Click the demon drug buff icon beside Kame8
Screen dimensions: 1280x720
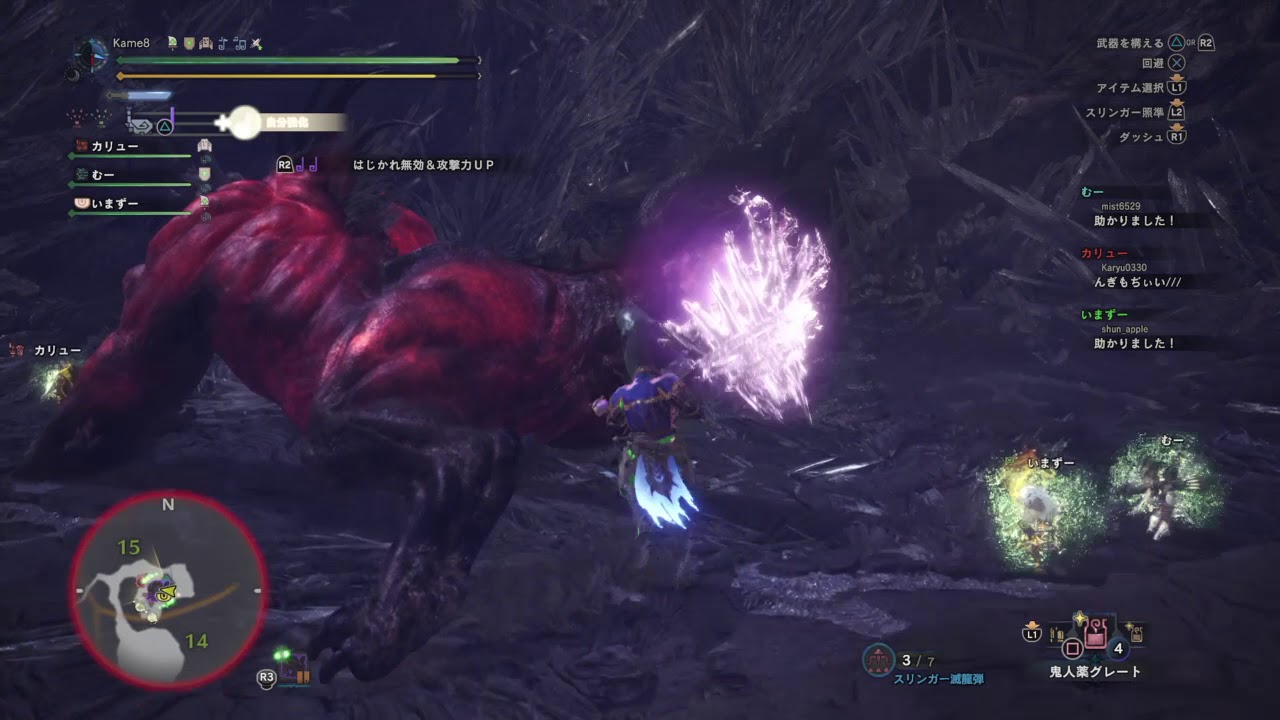173,43
